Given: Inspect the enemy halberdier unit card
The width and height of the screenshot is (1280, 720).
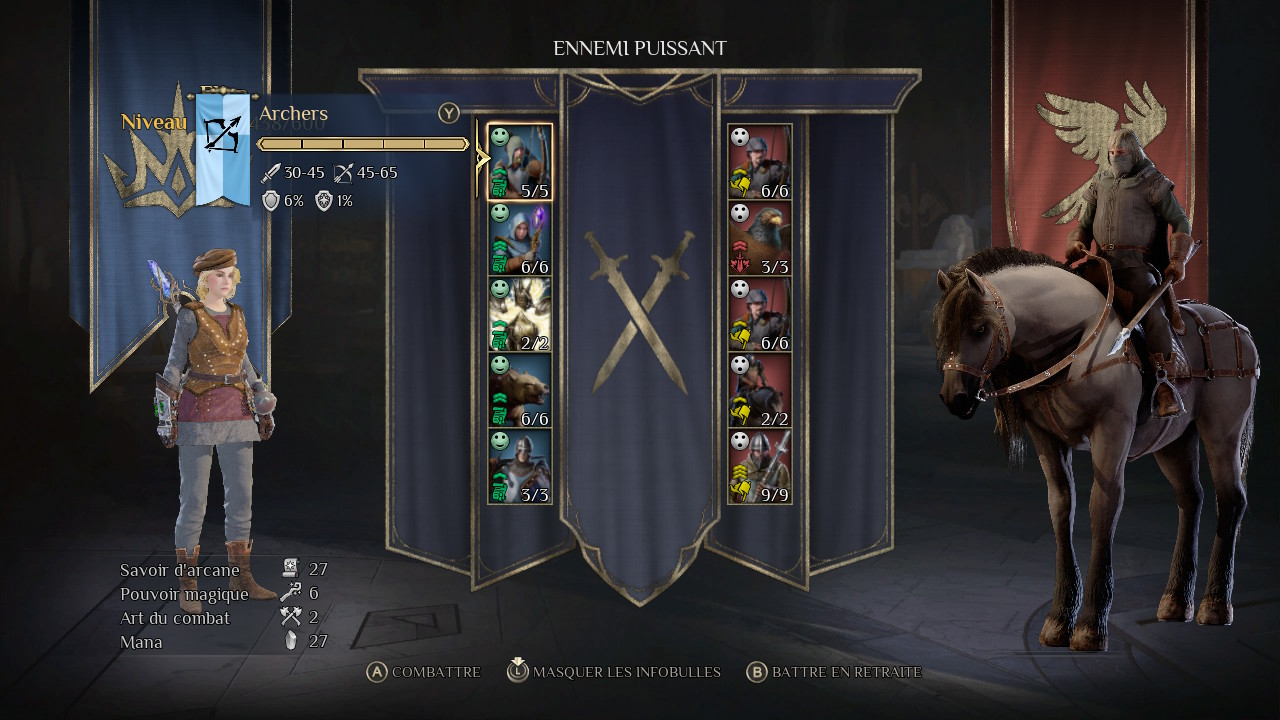Looking at the screenshot, I should point(760,467).
